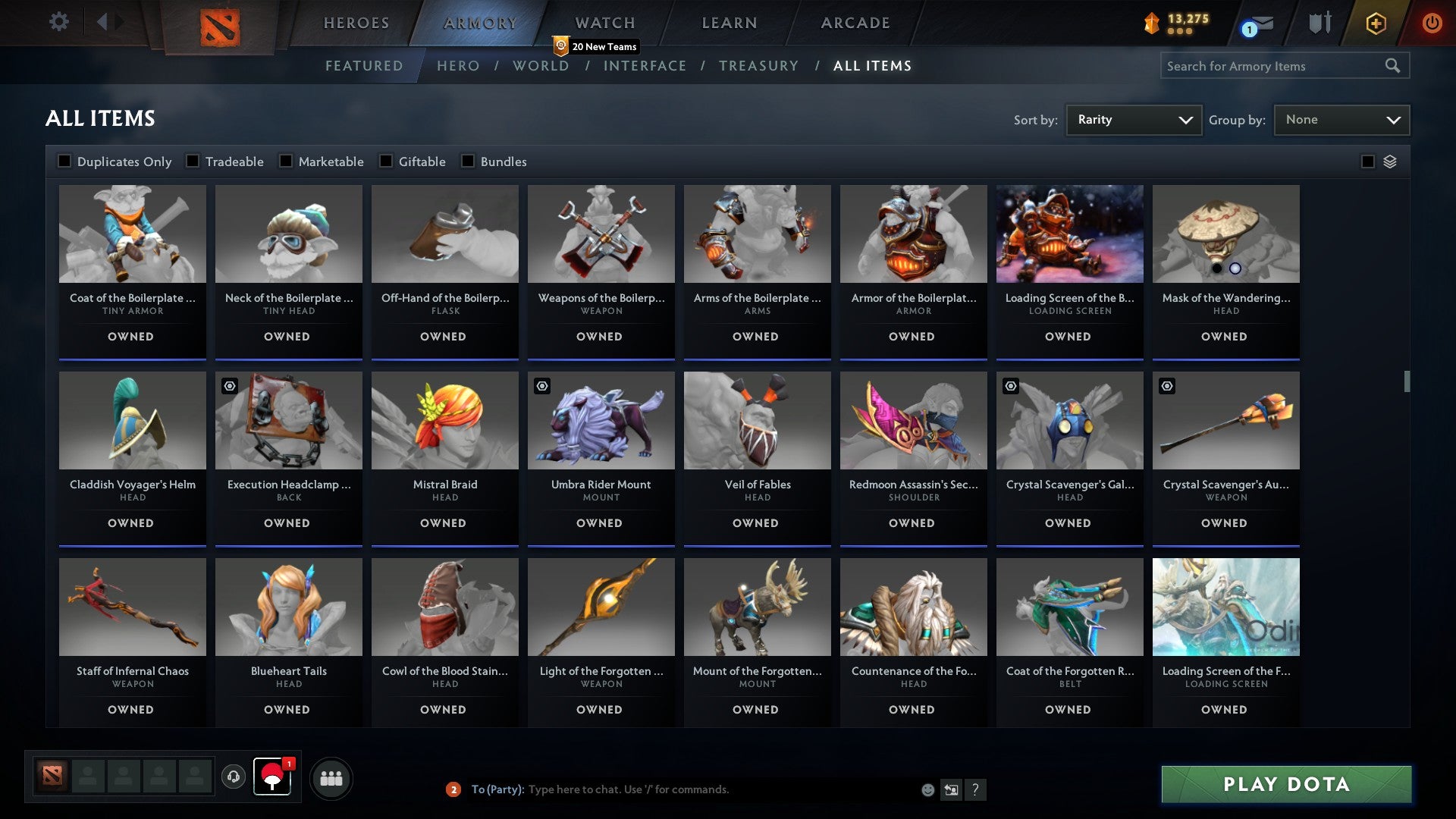The height and width of the screenshot is (819, 1456).
Task: Open Dota Plus hexagon icon
Action: pyautogui.click(x=1375, y=23)
